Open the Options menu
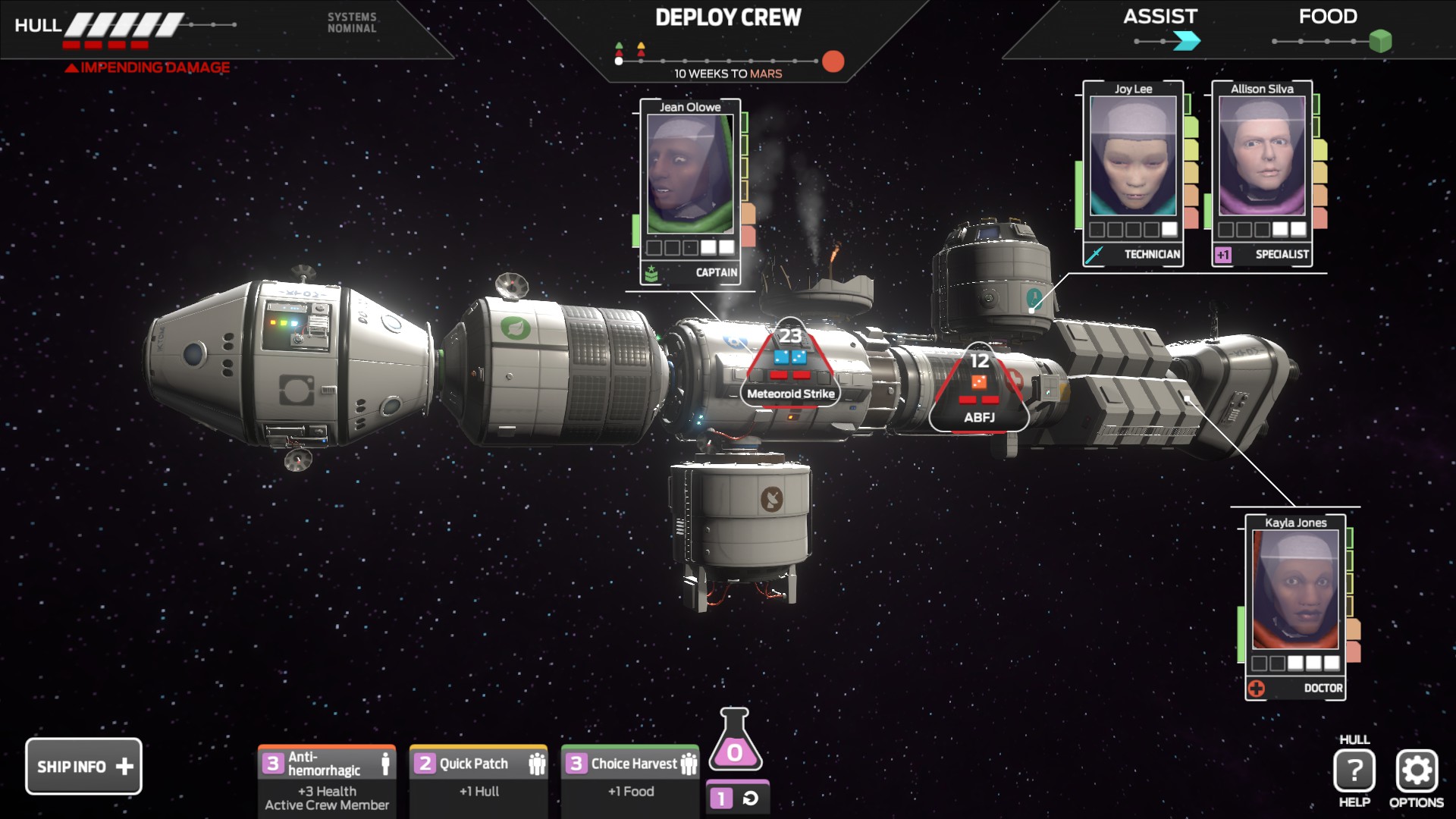1456x819 pixels. [x=1416, y=772]
